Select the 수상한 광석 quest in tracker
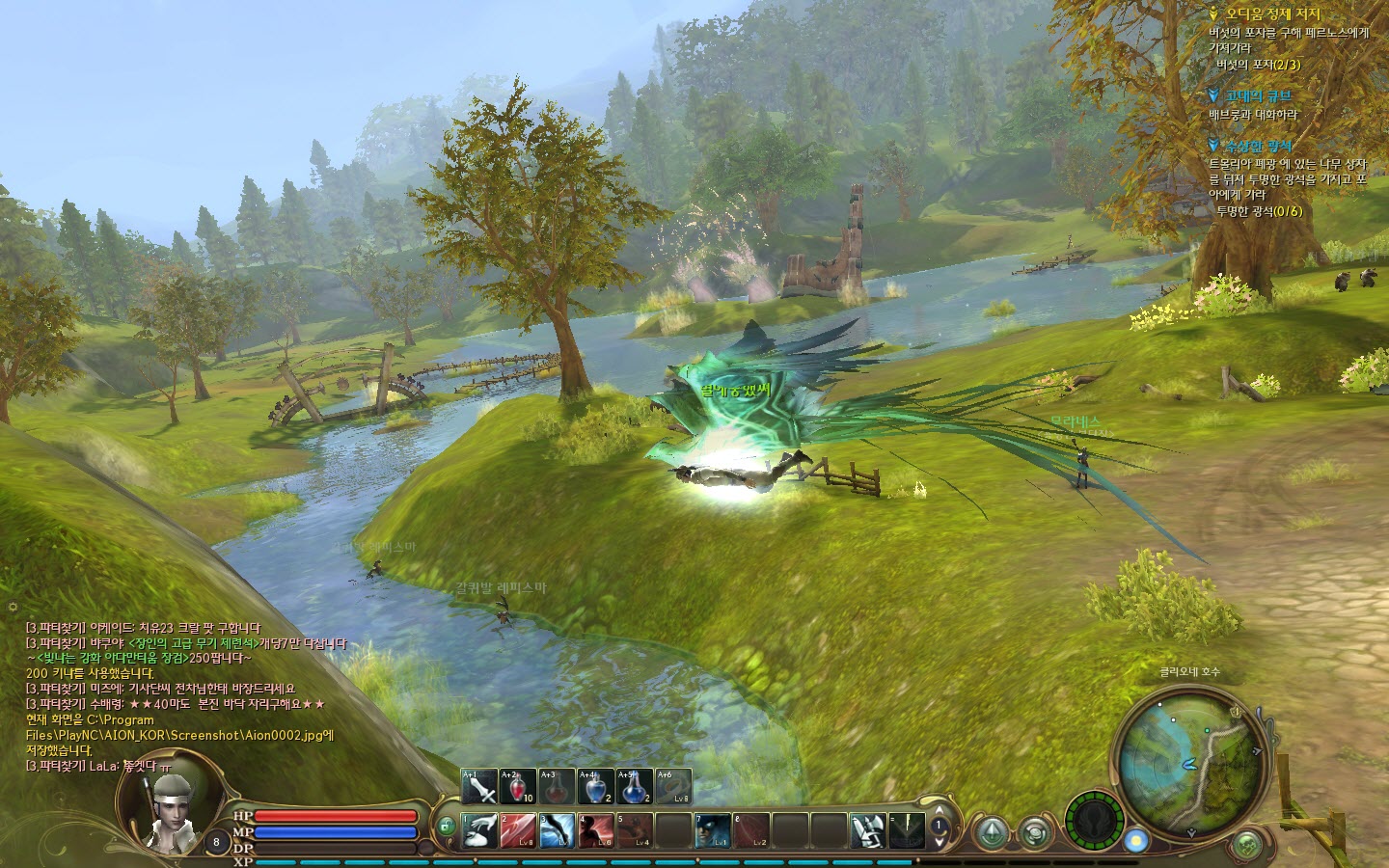 [x=1258, y=146]
